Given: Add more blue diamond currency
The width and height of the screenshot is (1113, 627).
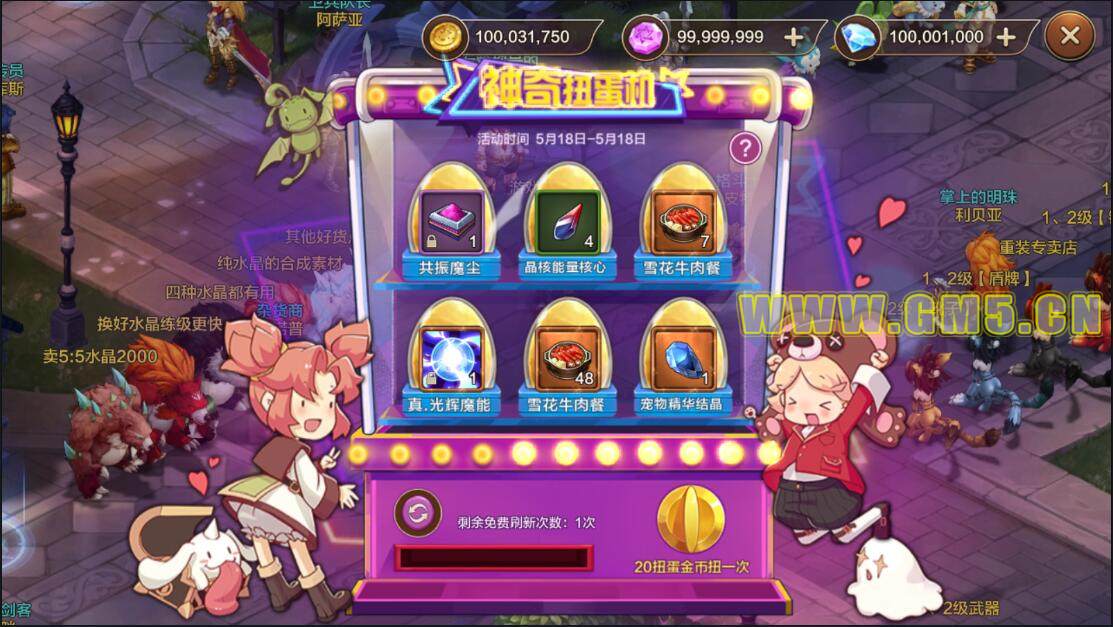Looking at the screenshot, I should pyautogui.click(x=1006, y=38).
